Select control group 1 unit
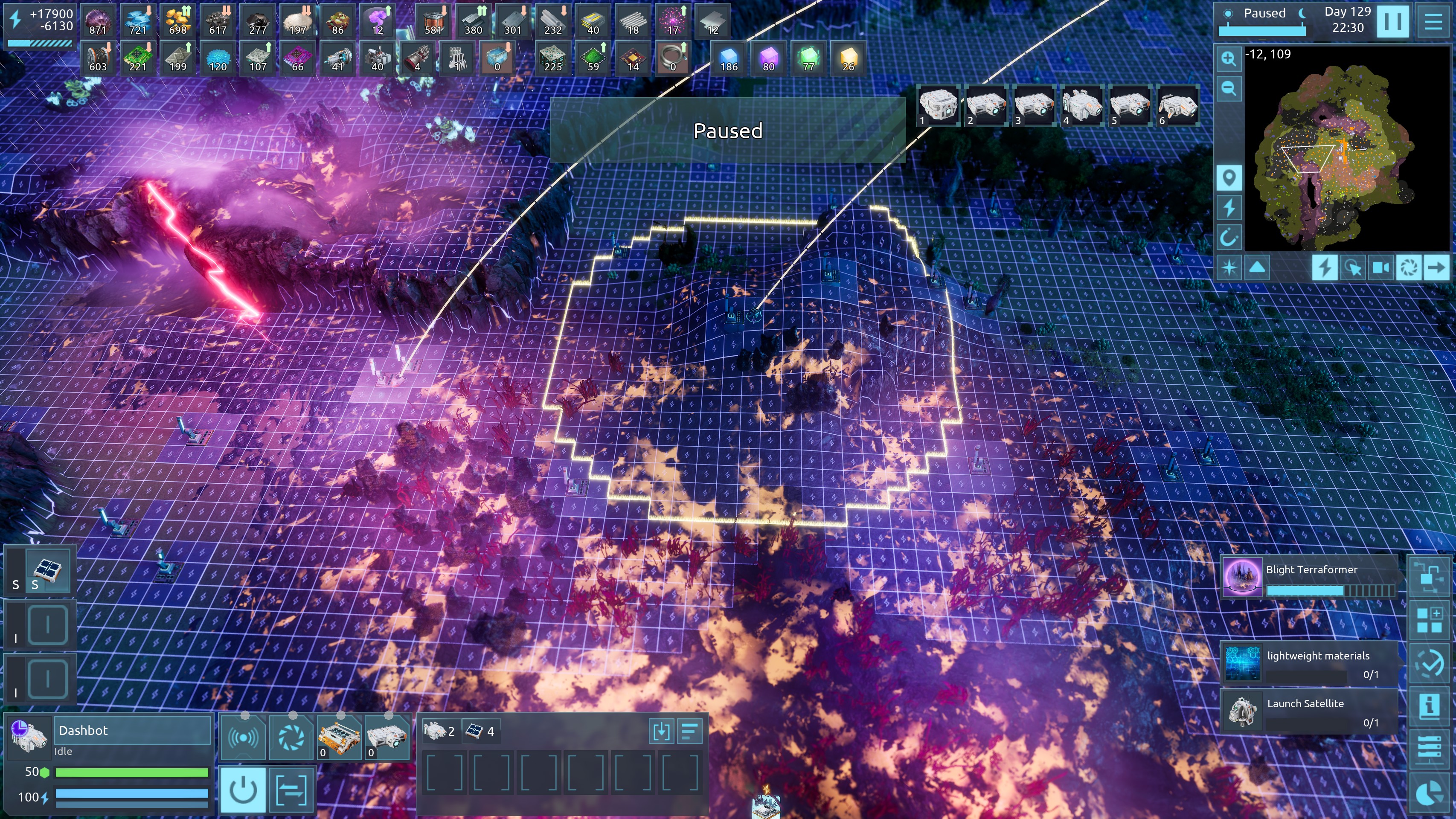This screenshot has height=819, width=1456. pos(938,106)
